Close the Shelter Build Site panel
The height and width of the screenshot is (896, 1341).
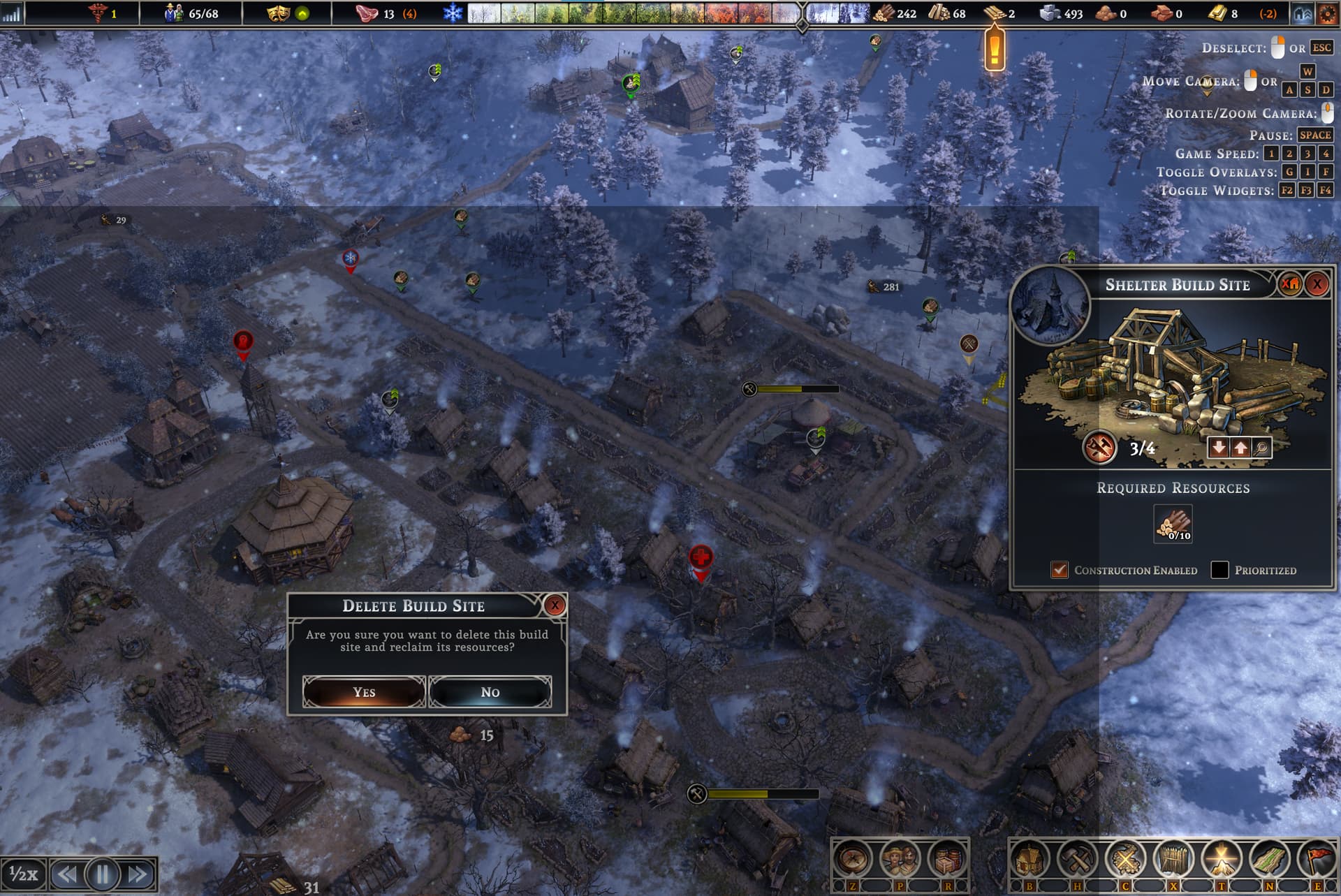coord(1317,284)
